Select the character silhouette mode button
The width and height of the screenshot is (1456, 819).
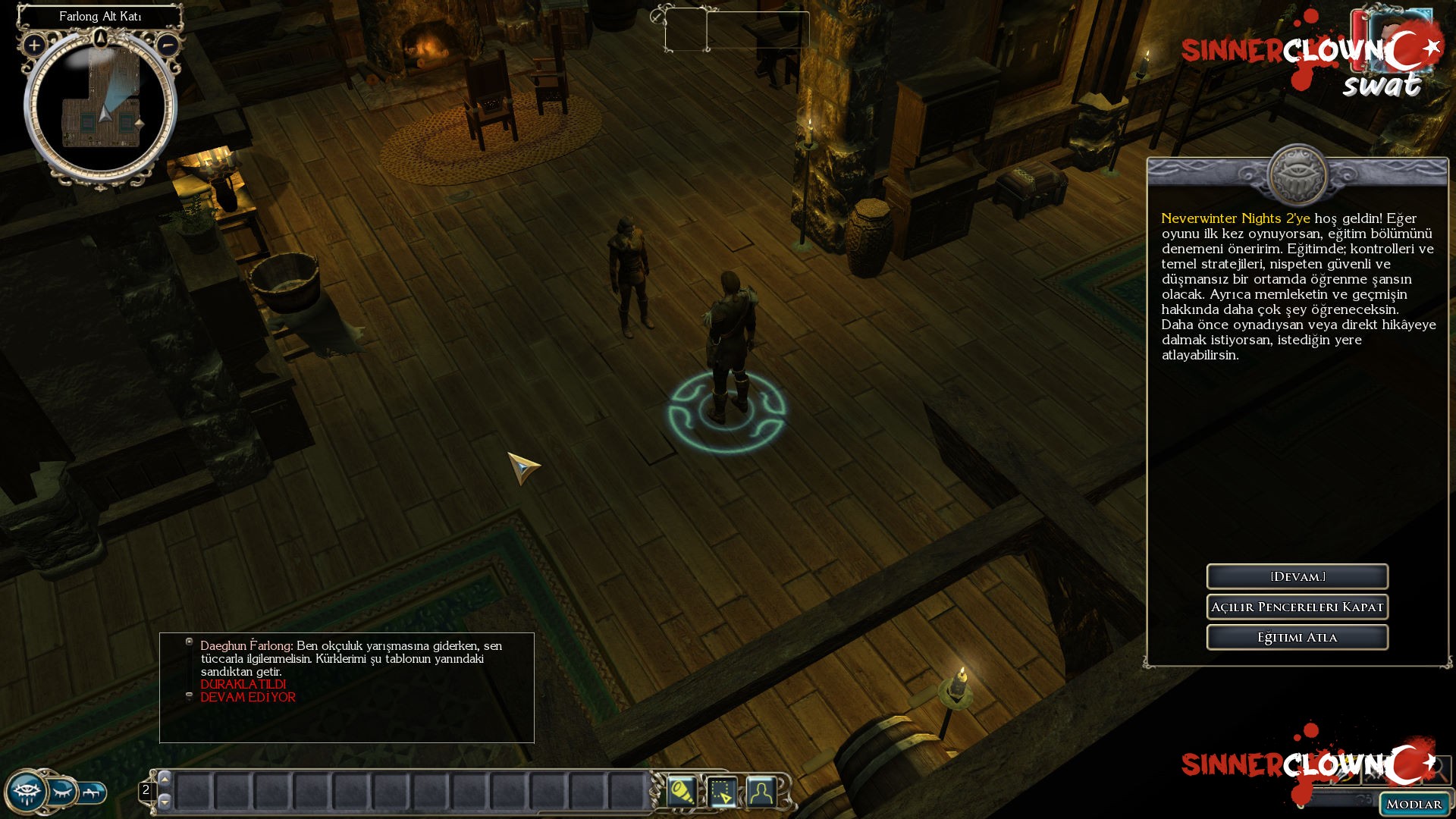pyautogui.click(x=761, y=792)
